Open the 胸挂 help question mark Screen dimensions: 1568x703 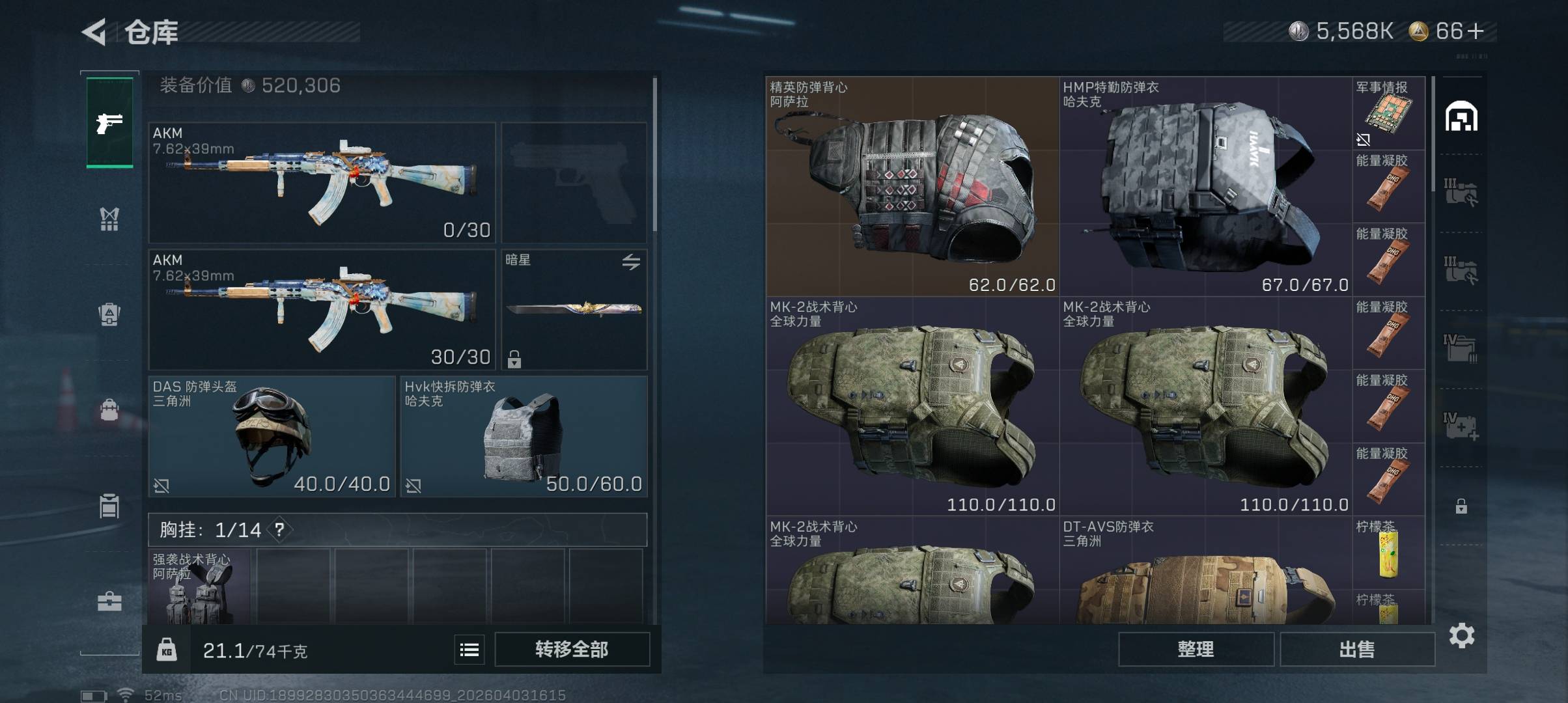point(279,530)
